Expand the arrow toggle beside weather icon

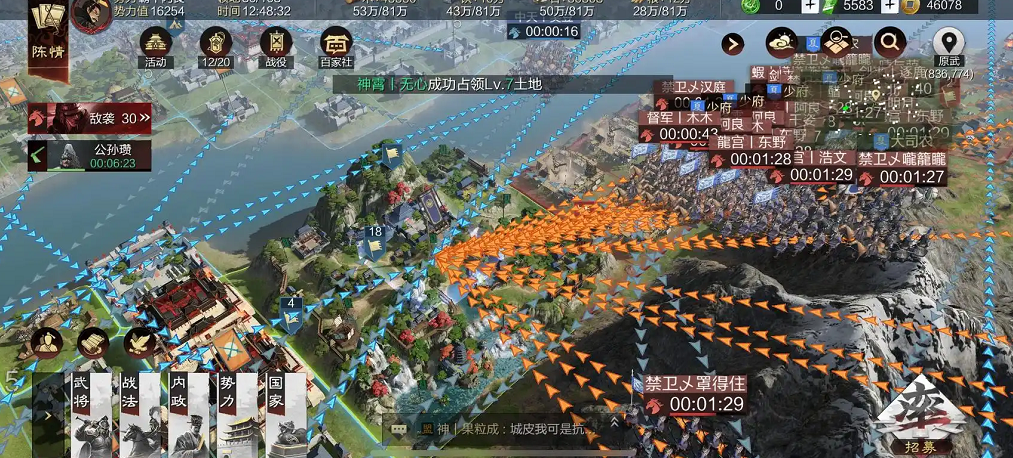tap(735, 44)
